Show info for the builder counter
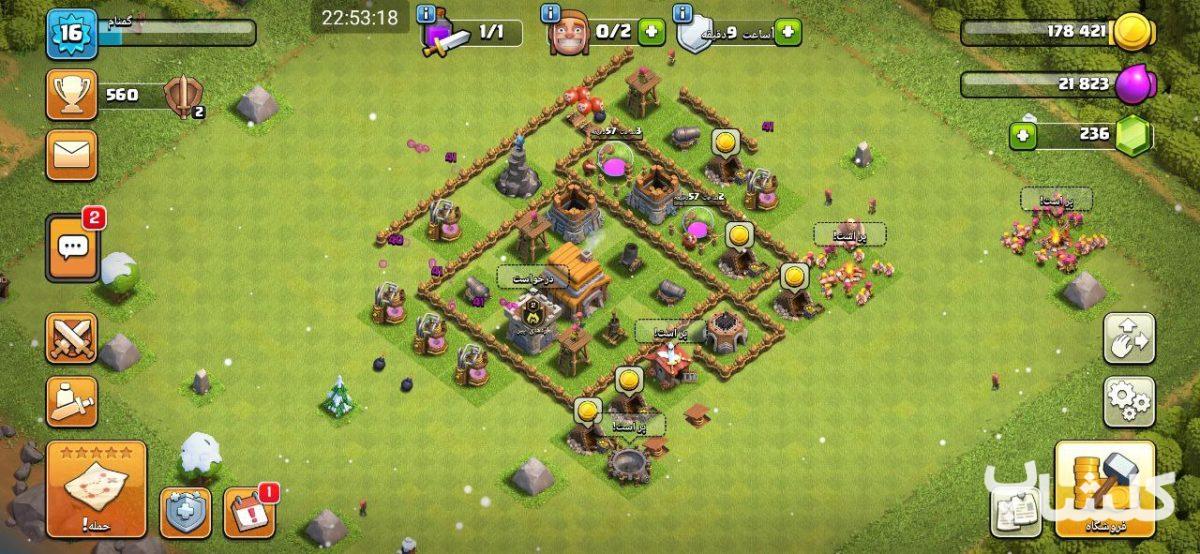 [x=550, y=13]
